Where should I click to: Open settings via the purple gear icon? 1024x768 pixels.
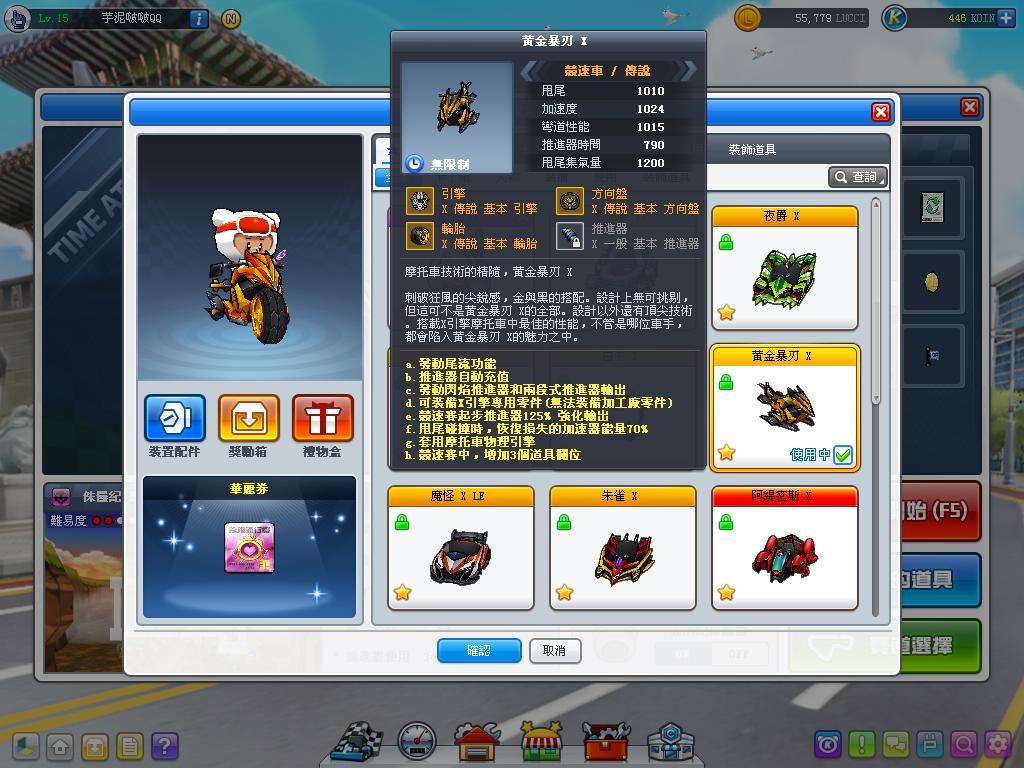pyautogui.click(x=997, y=744)
